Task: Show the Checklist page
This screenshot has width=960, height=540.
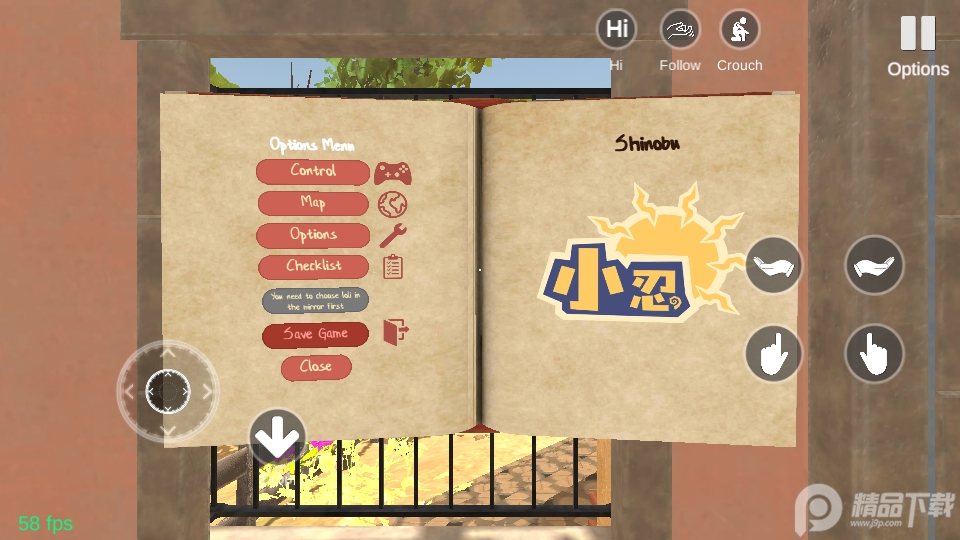Action: point(313,267)
